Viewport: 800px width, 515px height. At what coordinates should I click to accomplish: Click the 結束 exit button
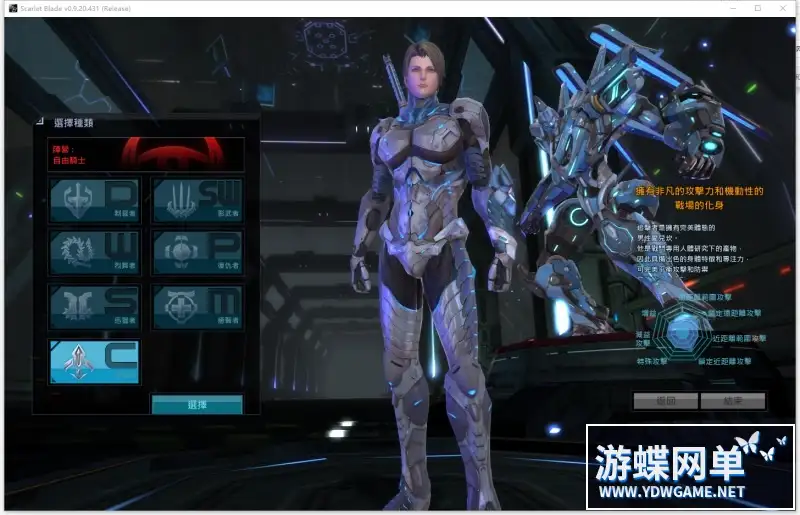pos(732,401)
